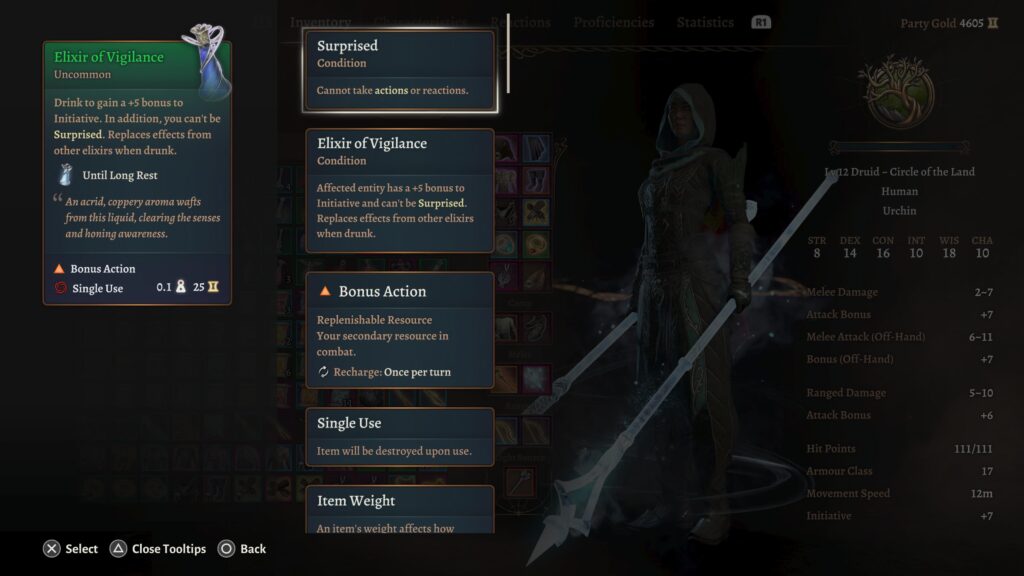Image resolution: width=1024 pixels, height=576 pixels.
Task: Click the Single Use tooltip panel
Action: pyautogui.click(x=399, y=436)
